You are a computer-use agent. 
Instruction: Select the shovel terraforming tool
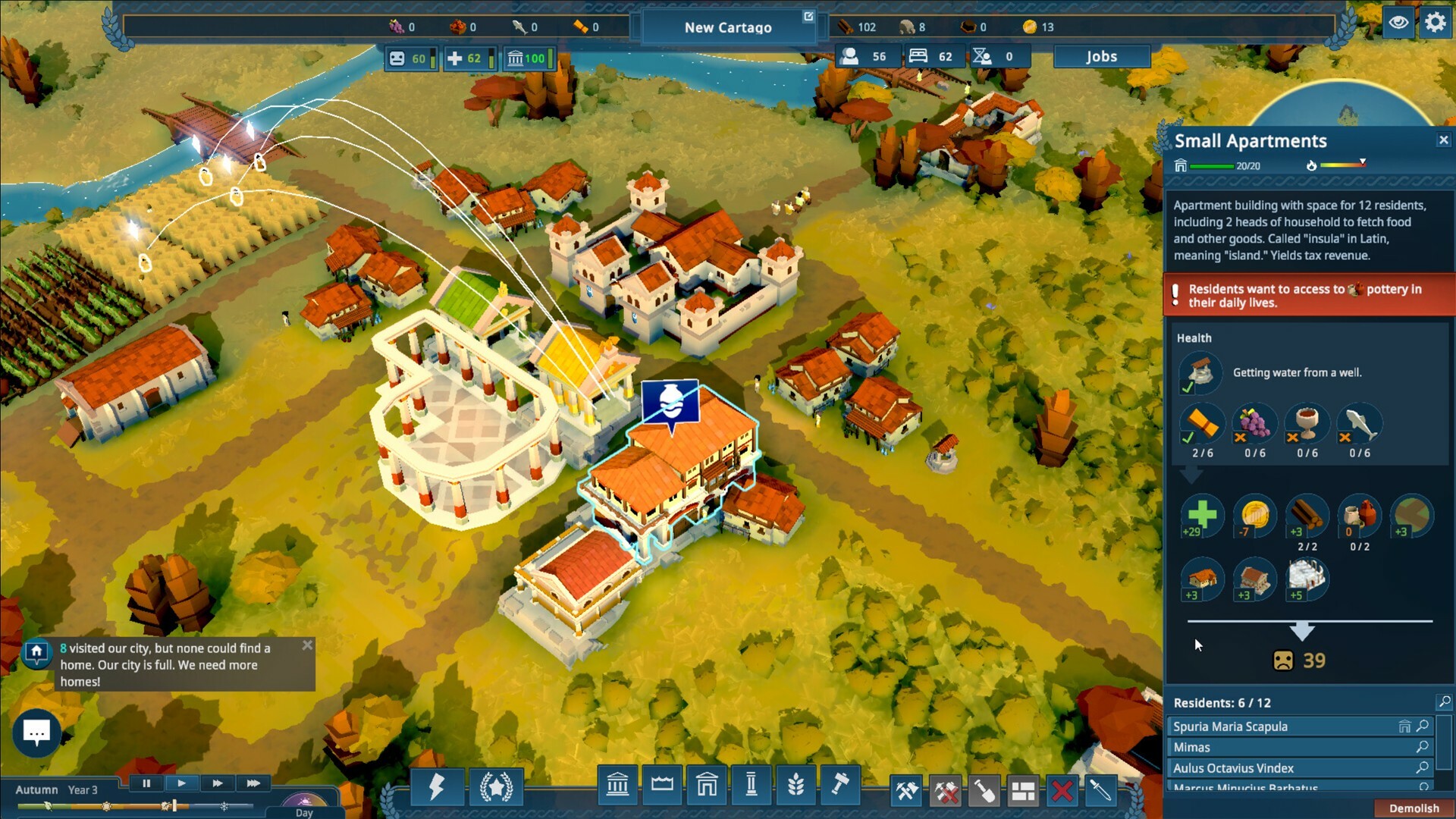pyautogui.click(x=985, y=790)
